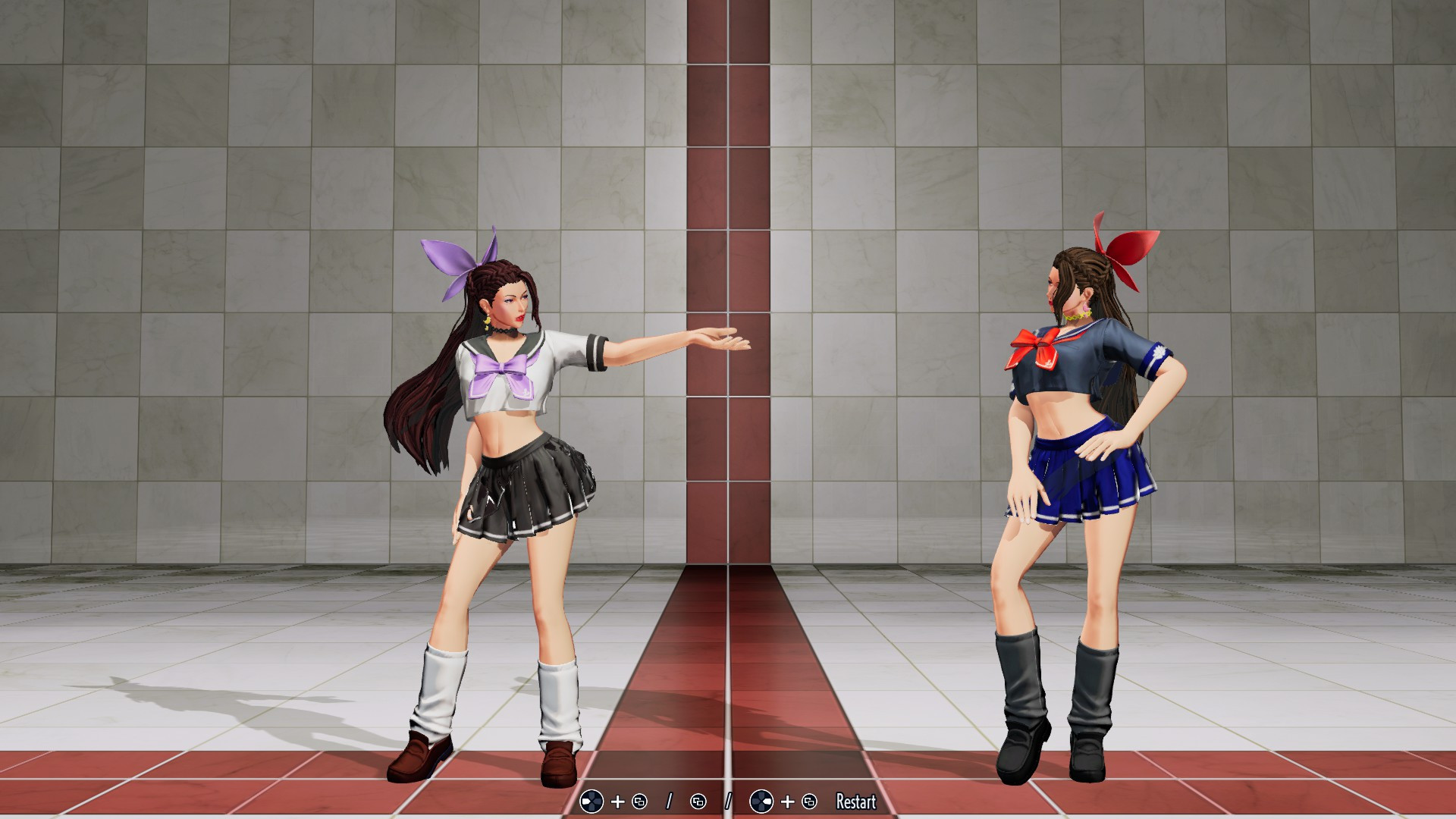Click the touchpad button icon after the first plus
This screenshot has width=1456, height=819.
pos(640,802)
